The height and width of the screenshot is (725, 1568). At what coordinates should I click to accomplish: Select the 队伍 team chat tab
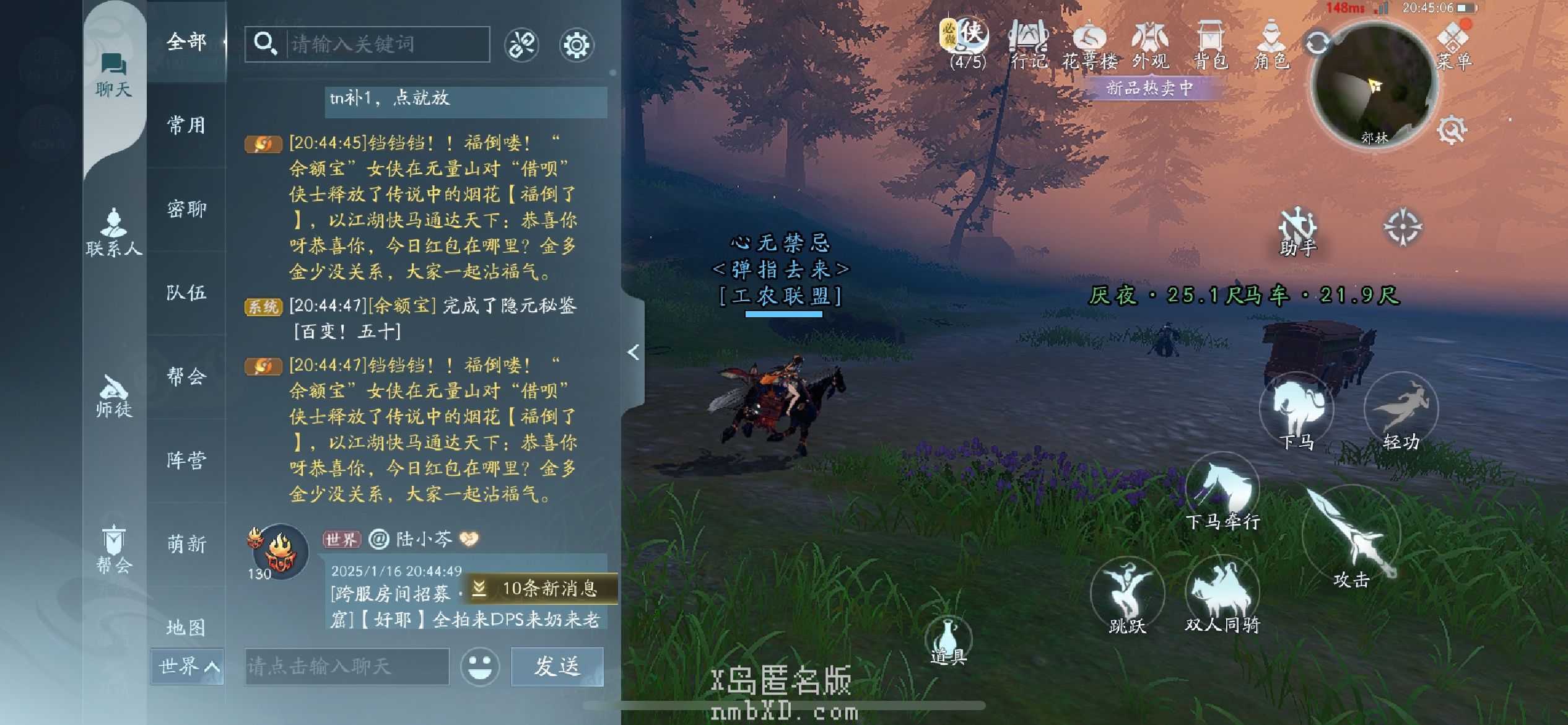(x=186, y=293)
